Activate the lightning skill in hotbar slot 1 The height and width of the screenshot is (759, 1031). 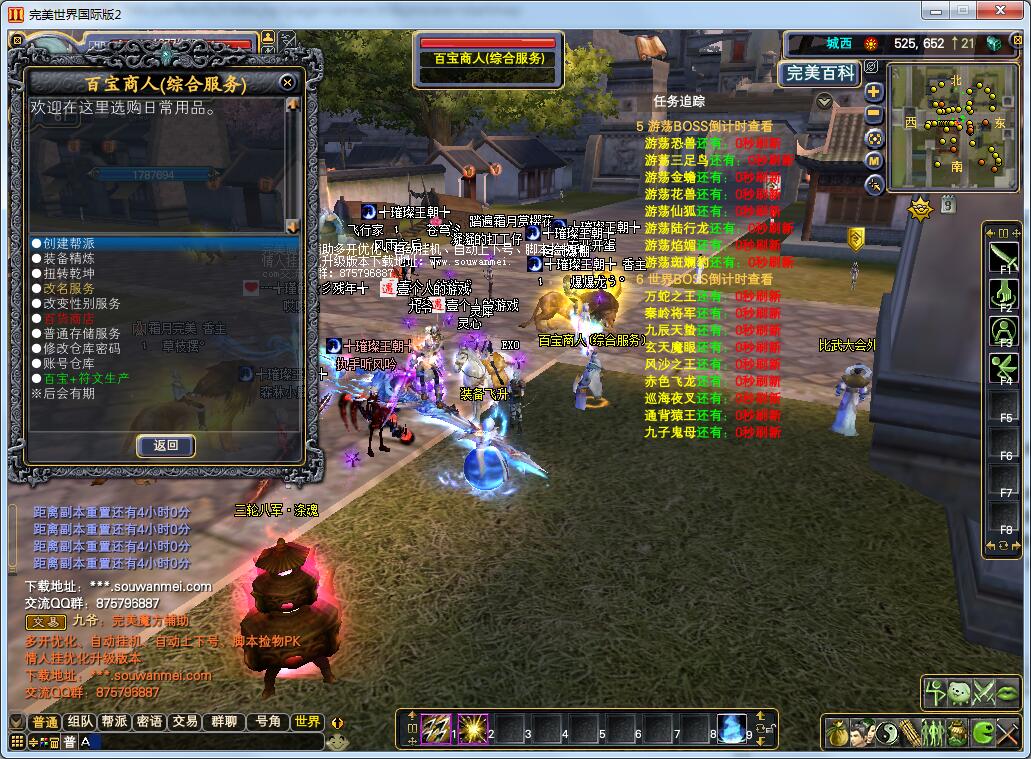[436, 728]
